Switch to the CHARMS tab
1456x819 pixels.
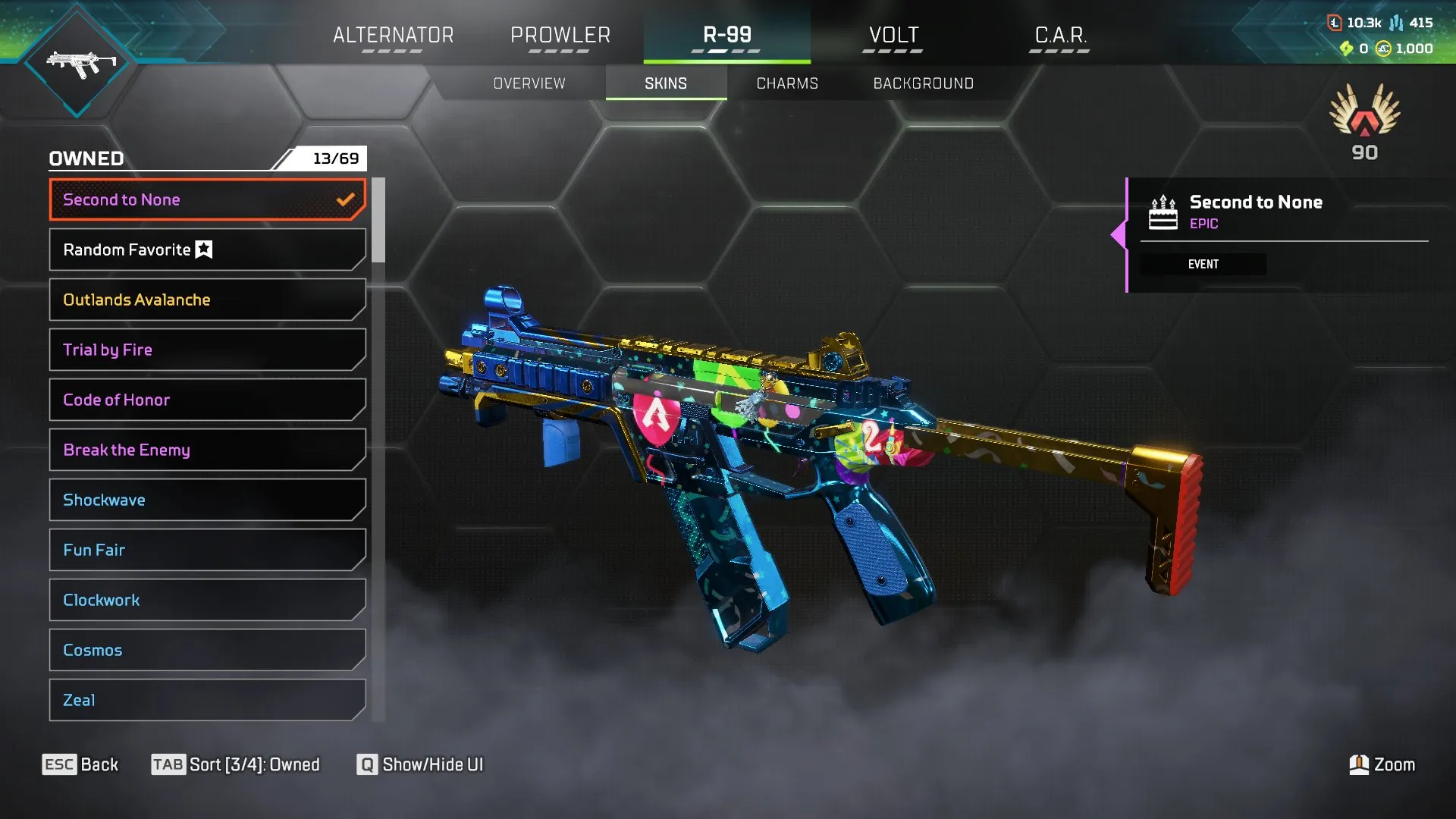click(786, 83)
